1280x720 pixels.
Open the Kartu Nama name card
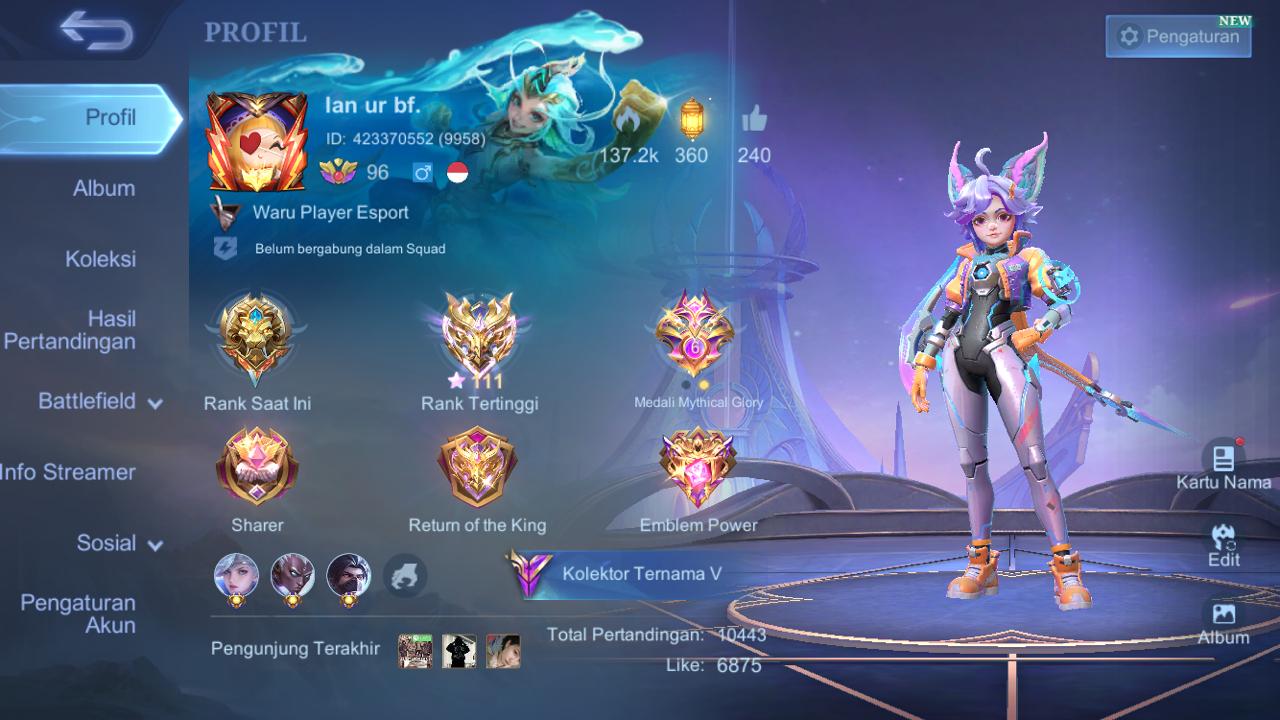pyautogui.click(x=1223, y=466)
